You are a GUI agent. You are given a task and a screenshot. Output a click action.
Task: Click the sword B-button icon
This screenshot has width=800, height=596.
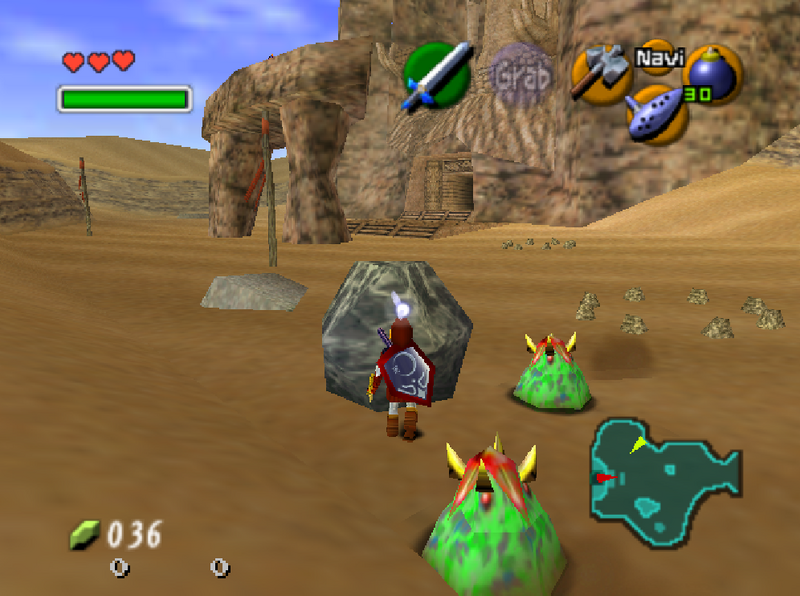coord(437,74)
